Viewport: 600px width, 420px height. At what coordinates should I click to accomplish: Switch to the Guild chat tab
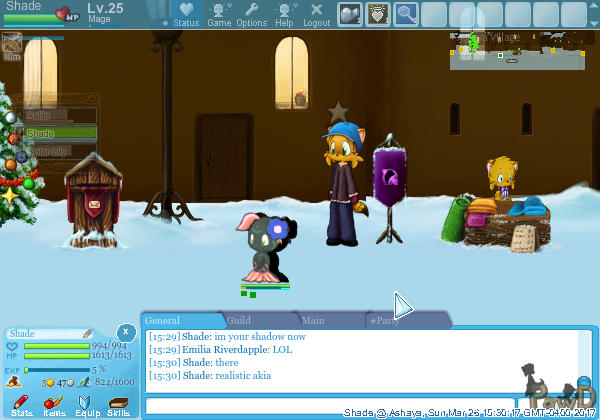pyautogui.click(x=239, y=321)
